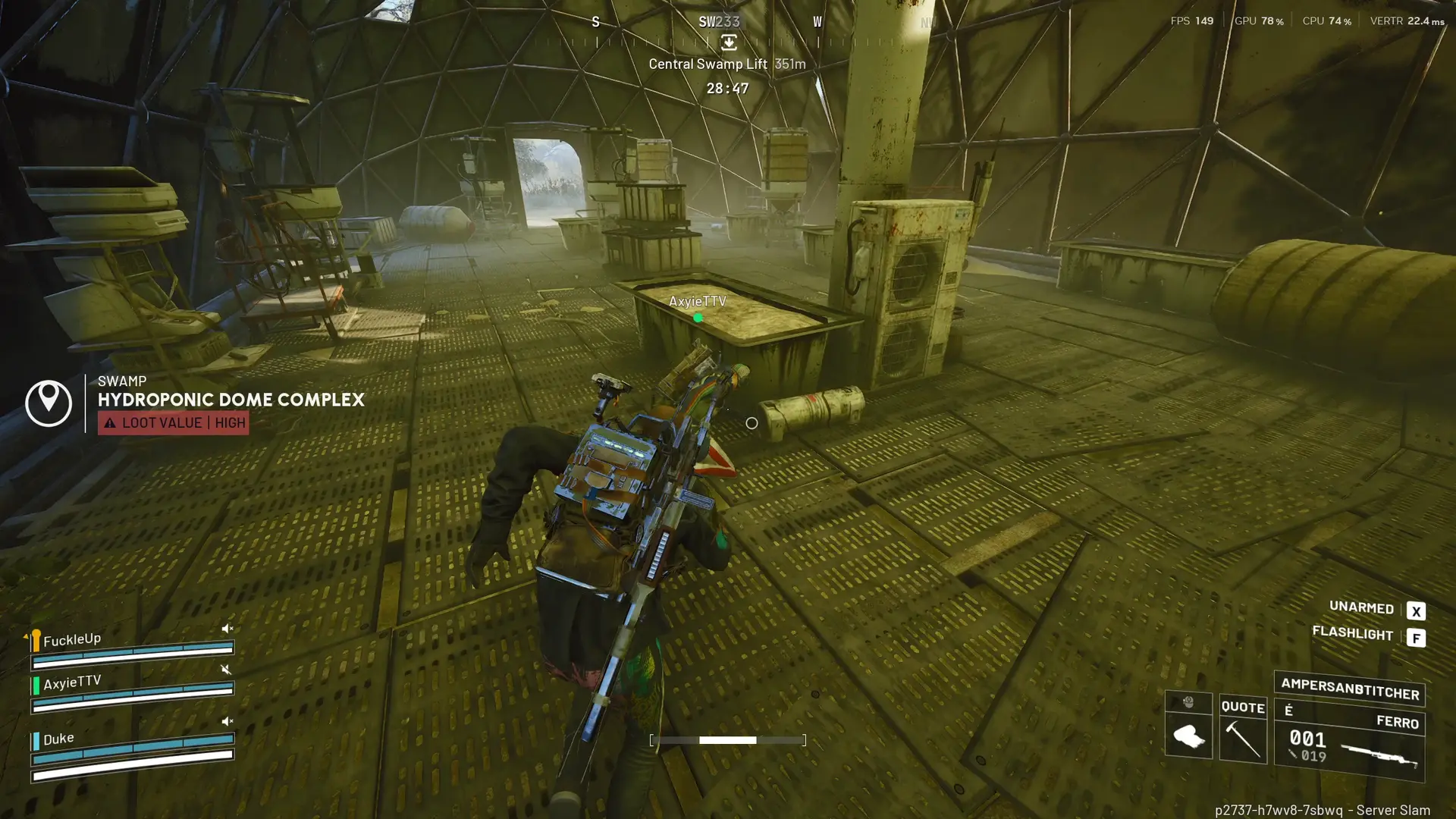
Task: Select the bandage item slot
Action: click(1188, 734)
